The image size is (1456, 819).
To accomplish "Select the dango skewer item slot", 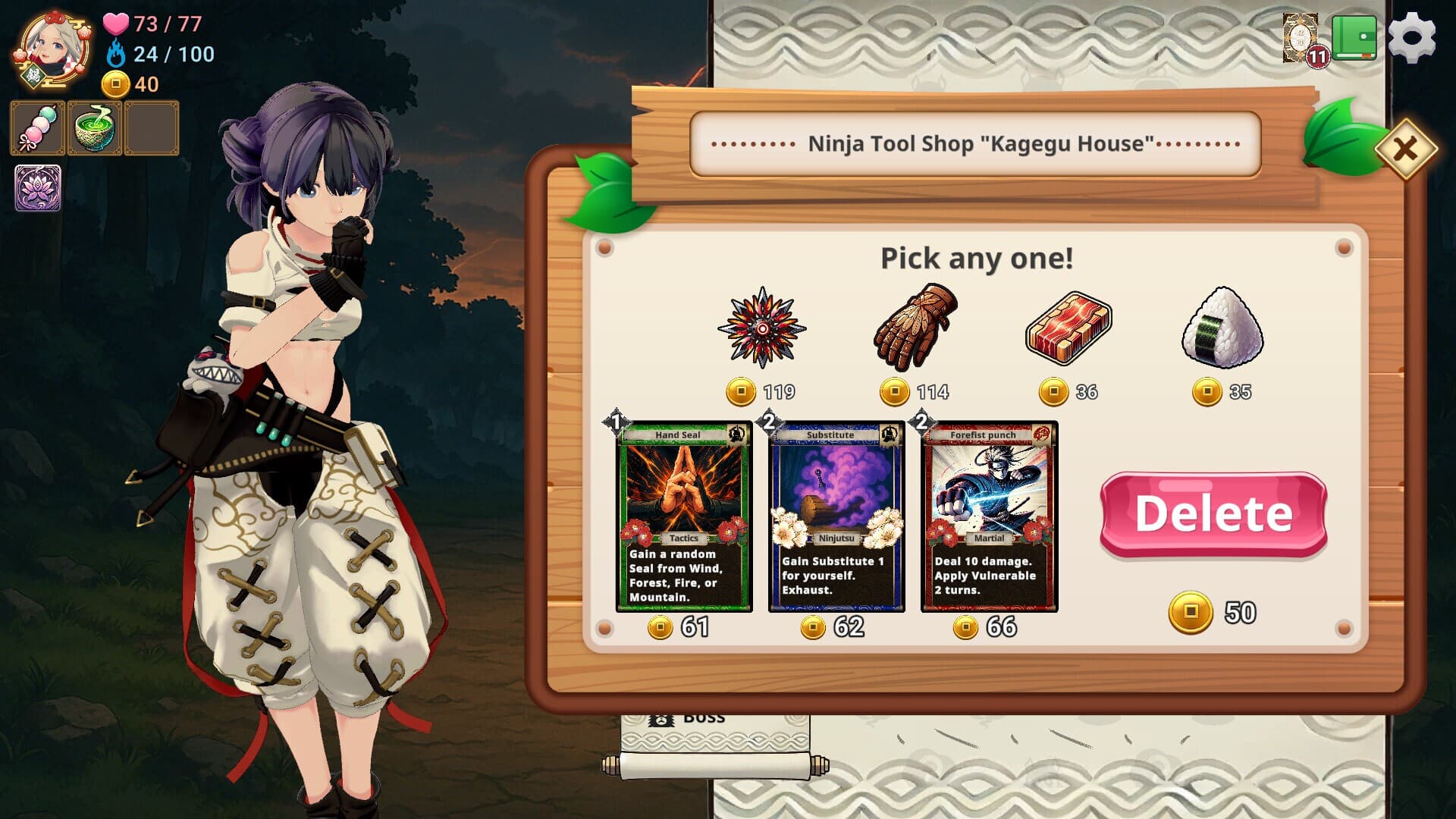I will pos(37,128).
